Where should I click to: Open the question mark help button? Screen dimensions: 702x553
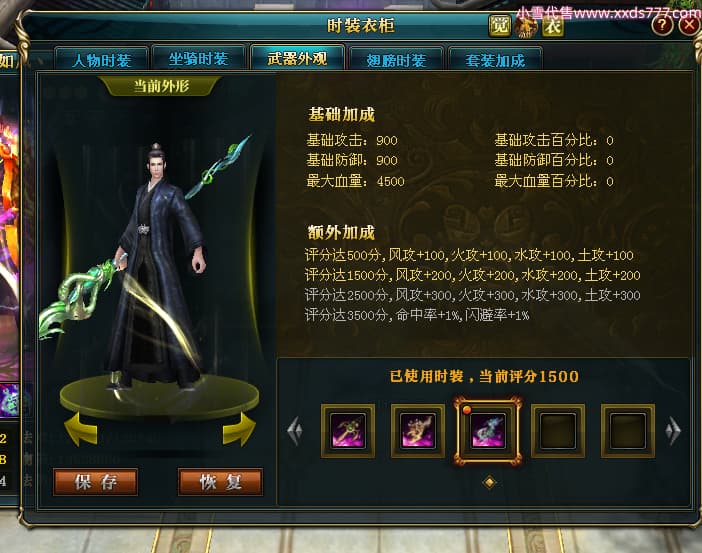663,26
